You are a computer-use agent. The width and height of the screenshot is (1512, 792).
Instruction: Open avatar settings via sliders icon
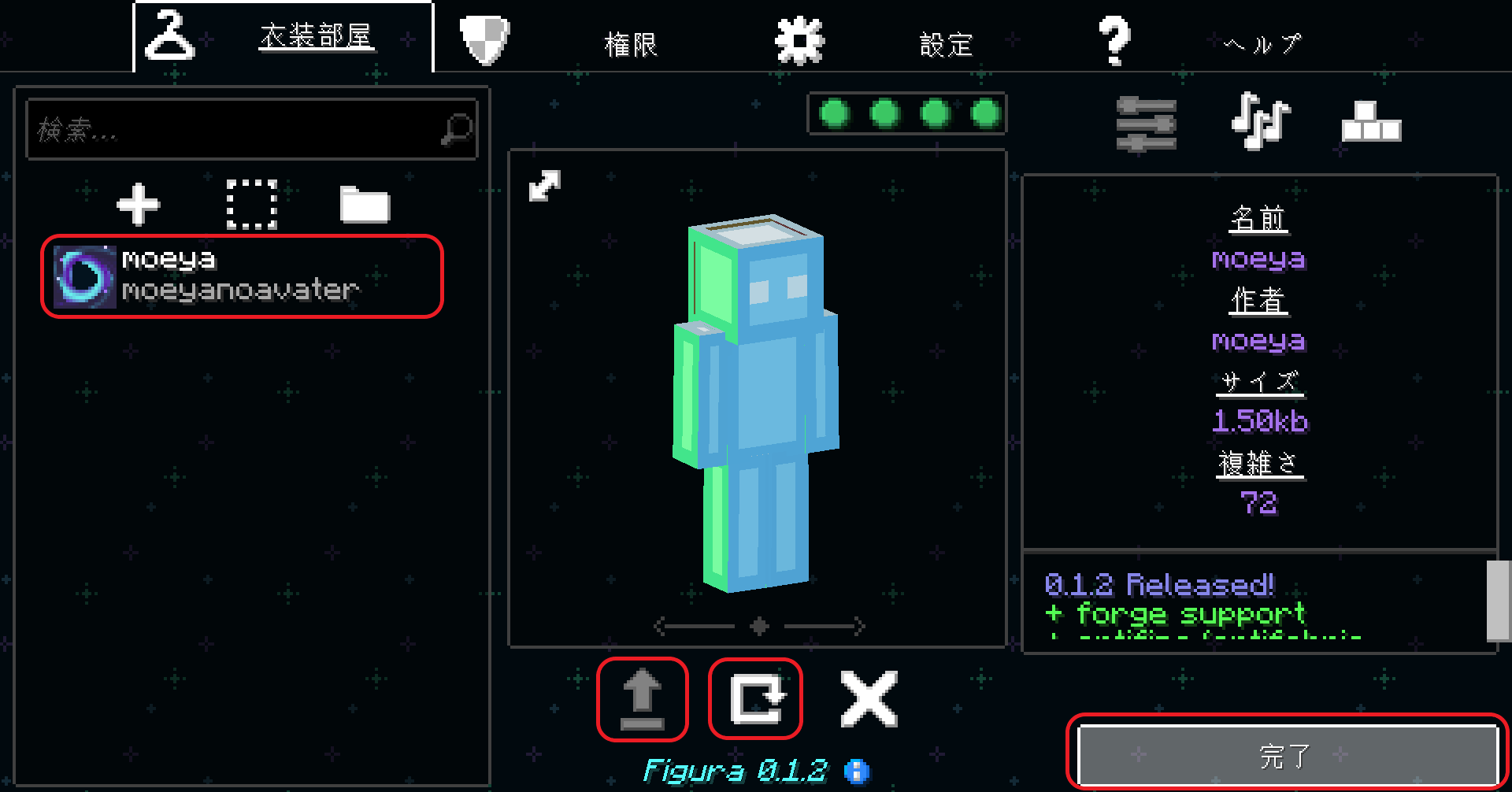pyautogui.click(x=1146, y=122)
